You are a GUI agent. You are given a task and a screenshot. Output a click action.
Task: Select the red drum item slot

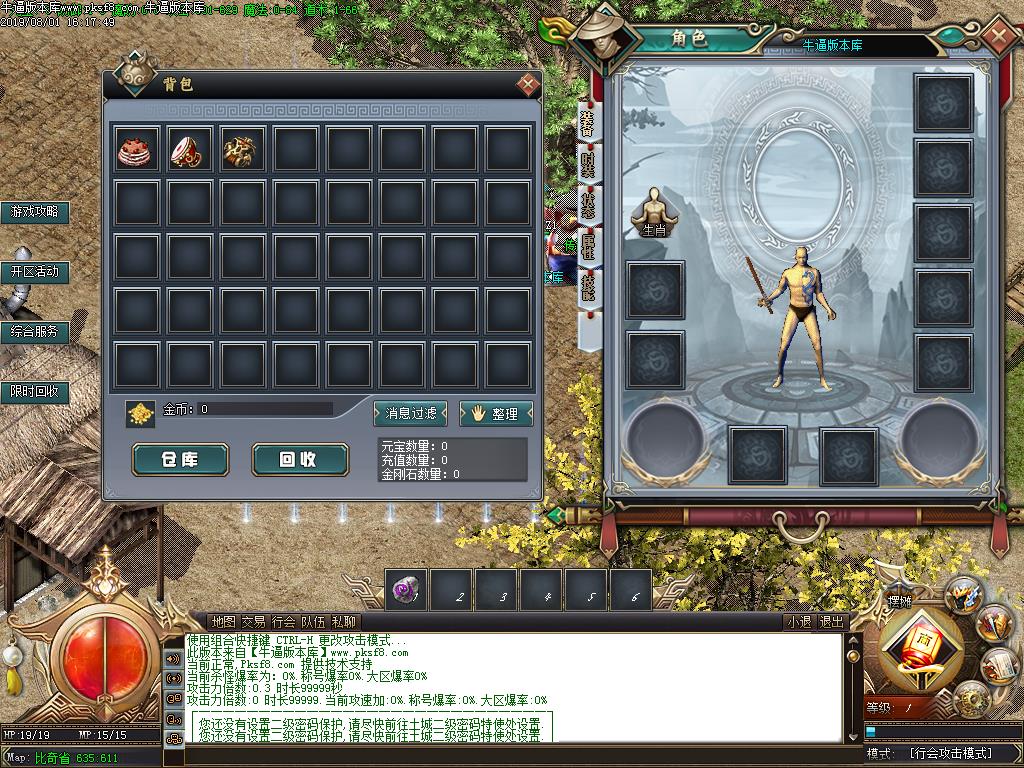pyautogui.click(x=190, y=149)
